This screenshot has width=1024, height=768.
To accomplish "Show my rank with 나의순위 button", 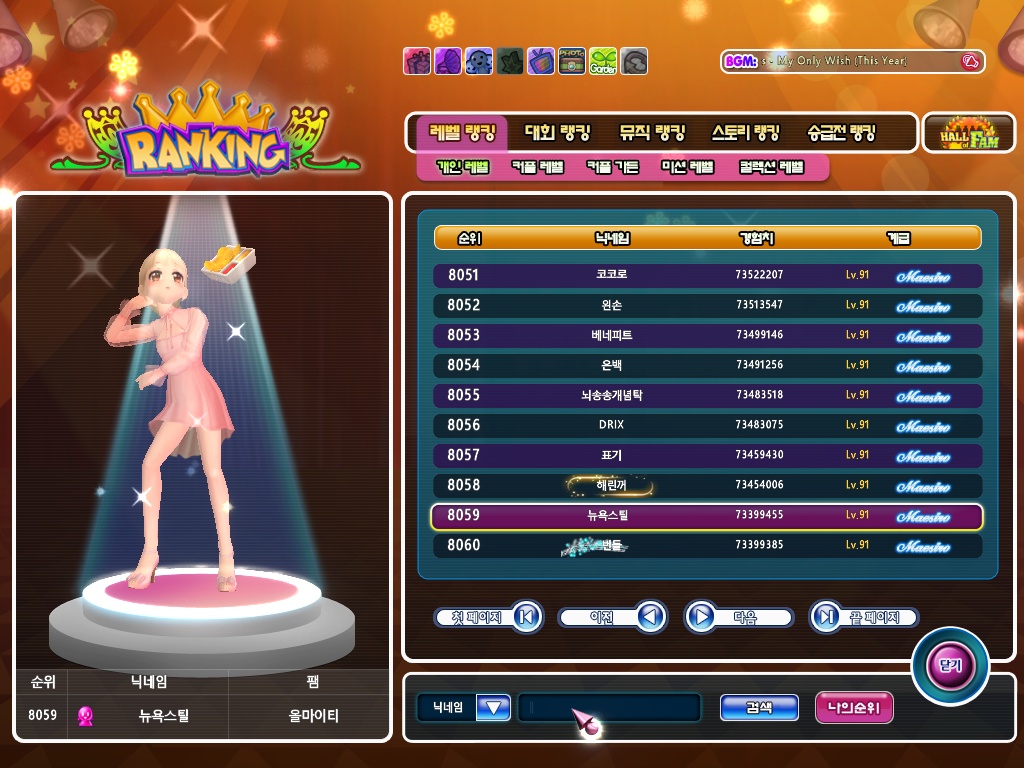I will (x=854, y=708).
